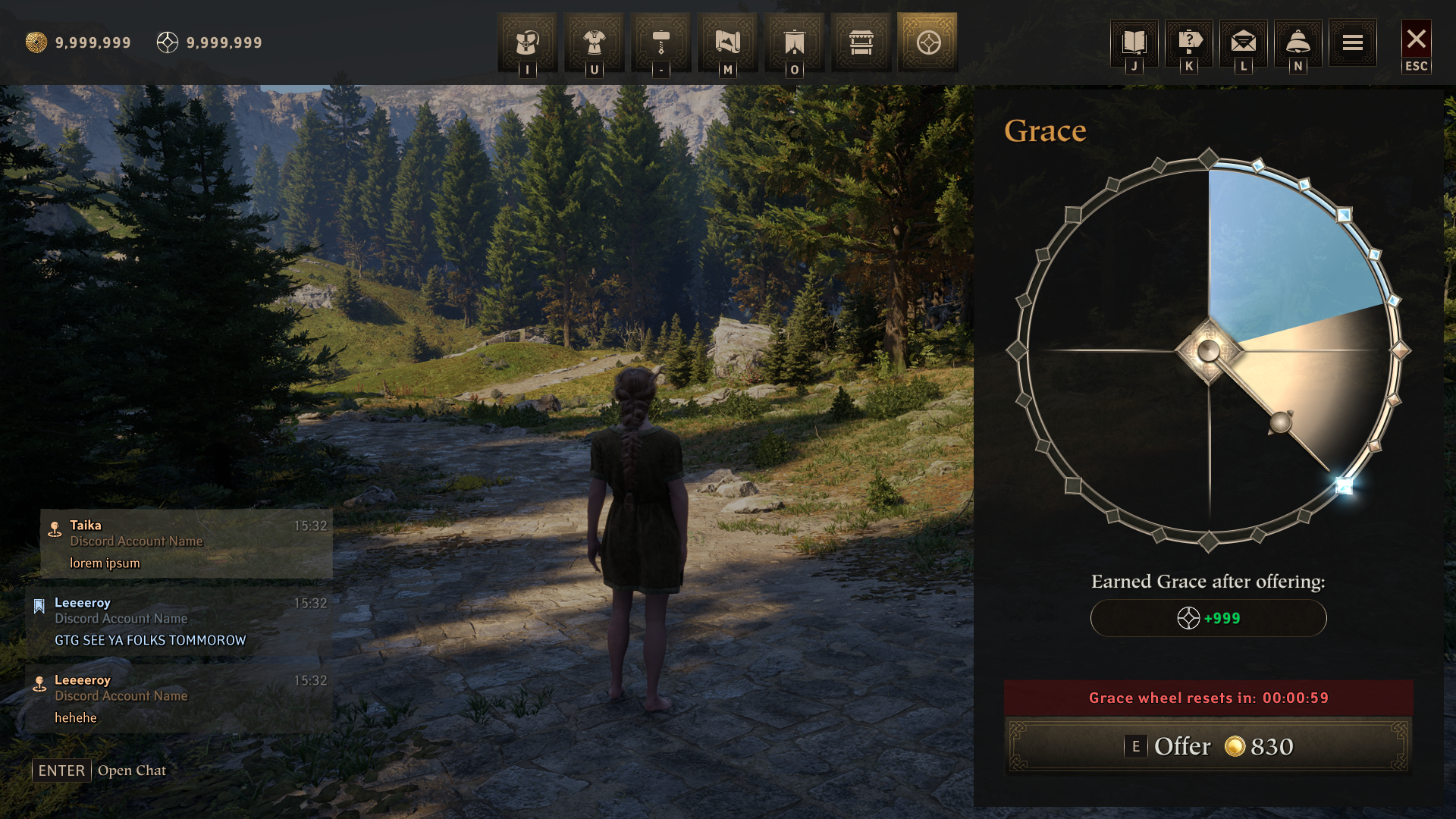Close the panel with red X
Image resolution: width=1456 pixels, height=819 pixels.
coord(1416,39)
